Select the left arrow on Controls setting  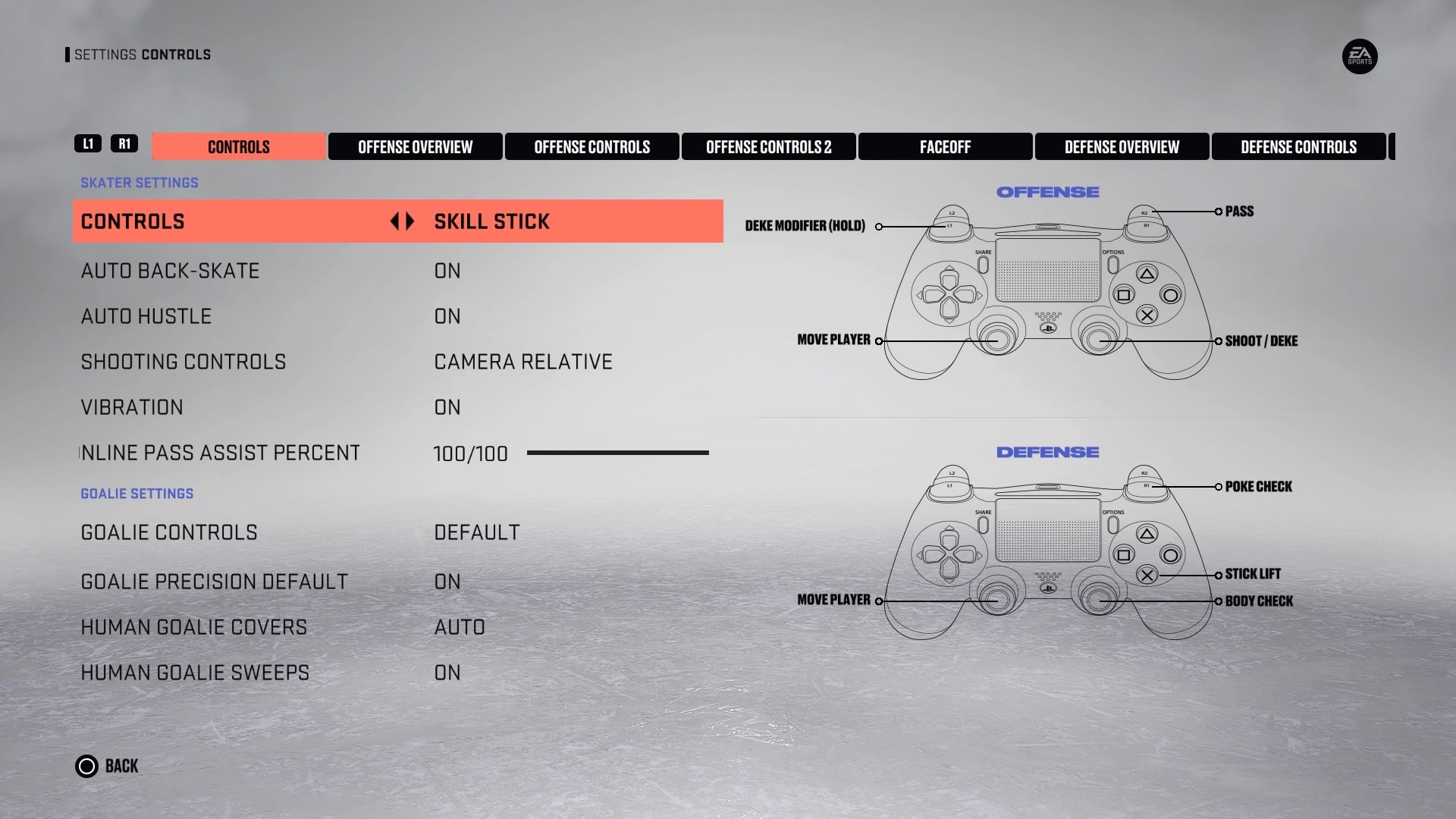point(396,221)
